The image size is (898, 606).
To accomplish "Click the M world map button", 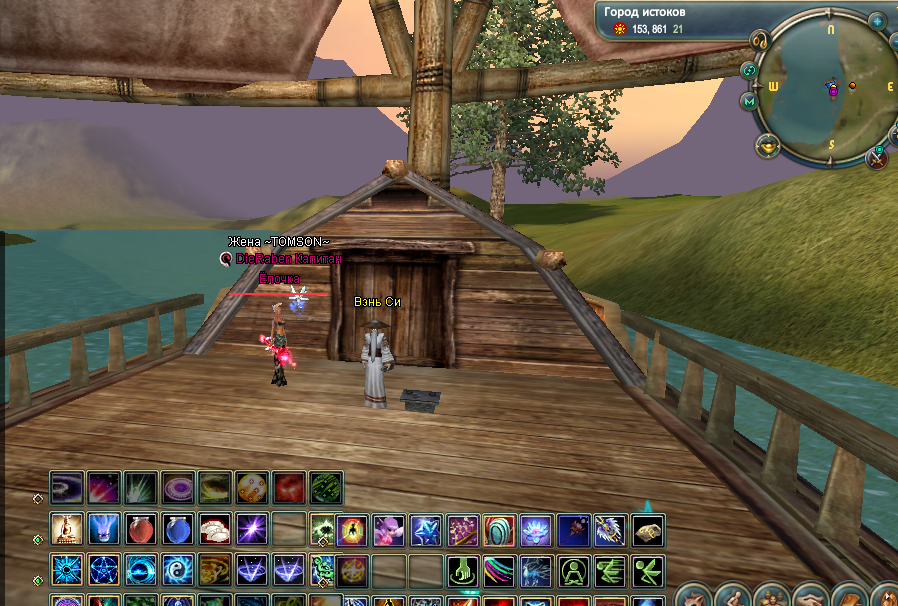I will click(749, 101).
